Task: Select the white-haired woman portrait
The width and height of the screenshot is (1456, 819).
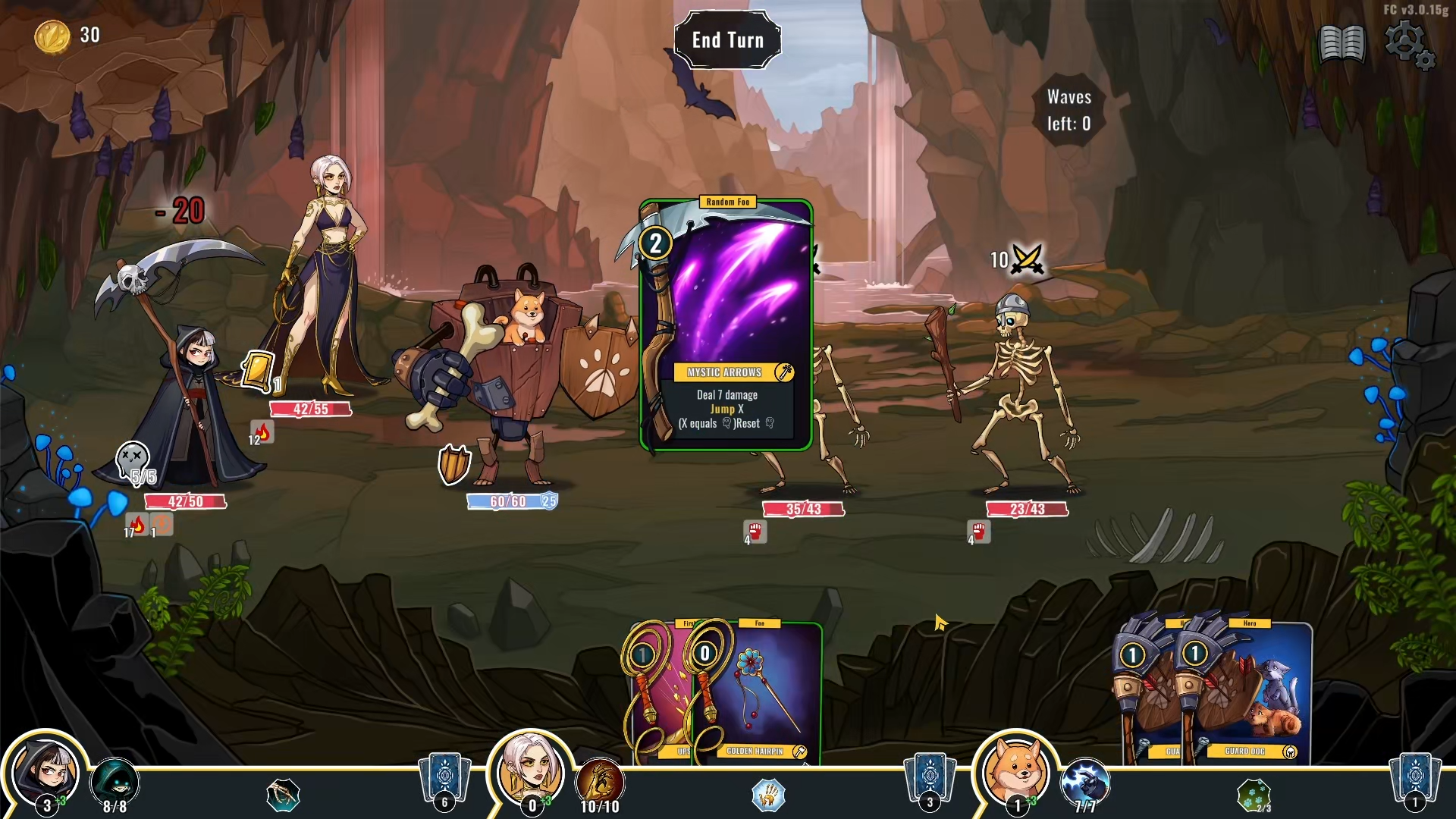Action: pyautogui.click(x=530, y=773)
